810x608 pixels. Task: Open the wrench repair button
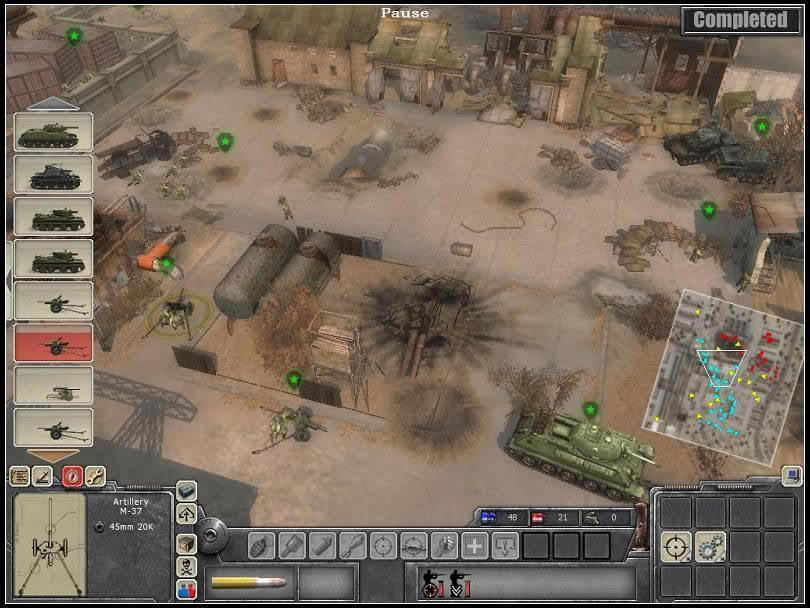pyautogui.click(x=96, y=476)
